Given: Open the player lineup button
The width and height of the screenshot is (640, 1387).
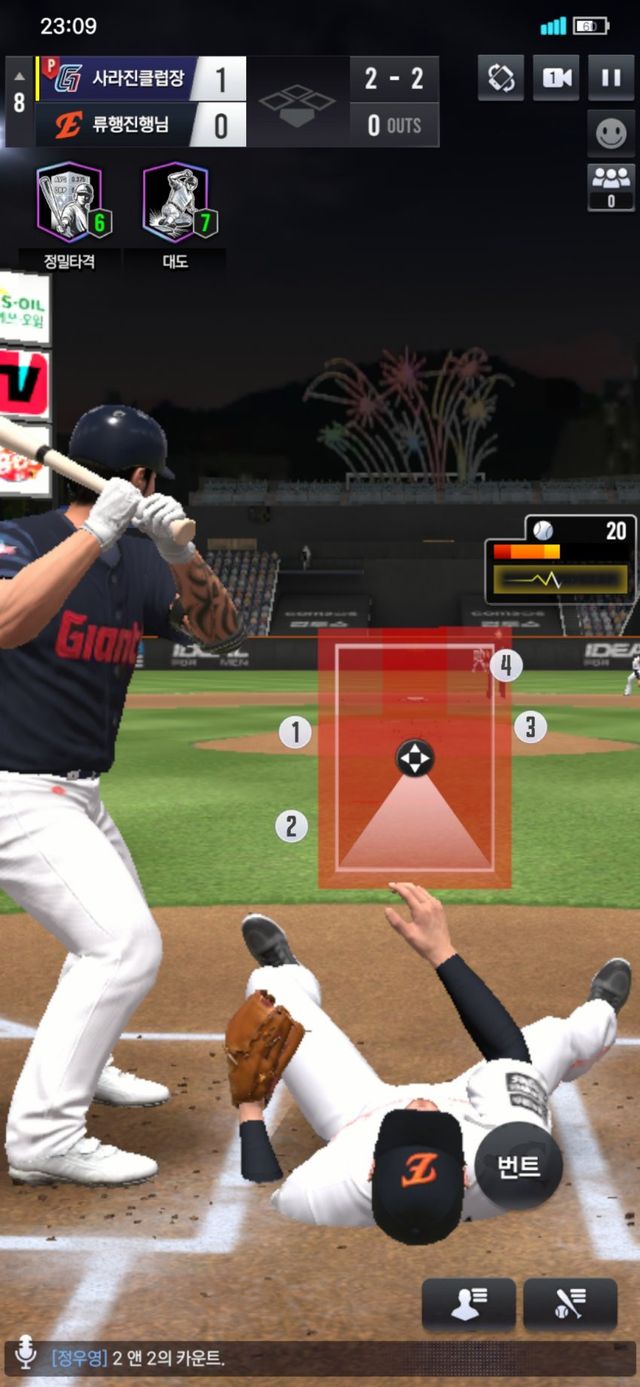Looking at the screenshot, I should point(468,1305).
